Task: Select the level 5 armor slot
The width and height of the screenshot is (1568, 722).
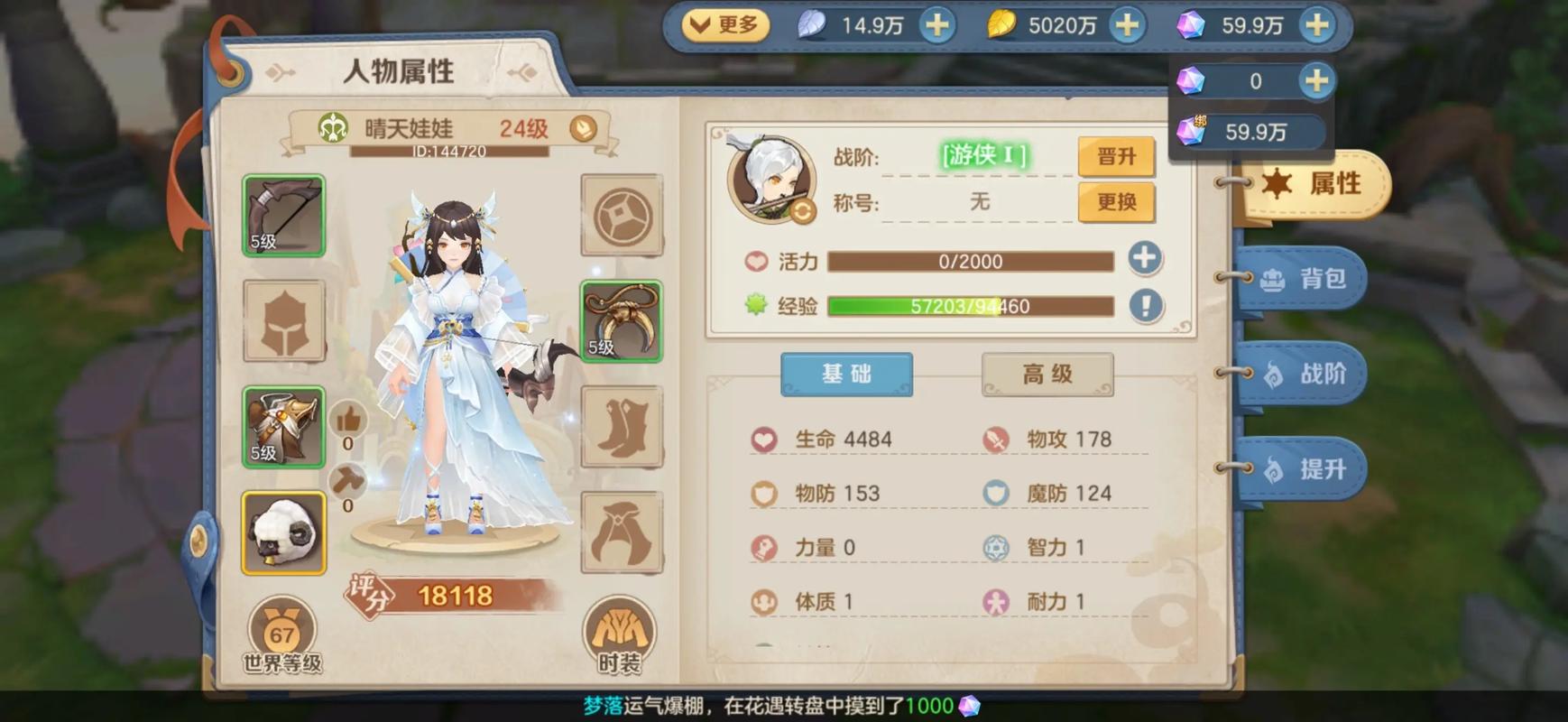Action: pos(283,427)
